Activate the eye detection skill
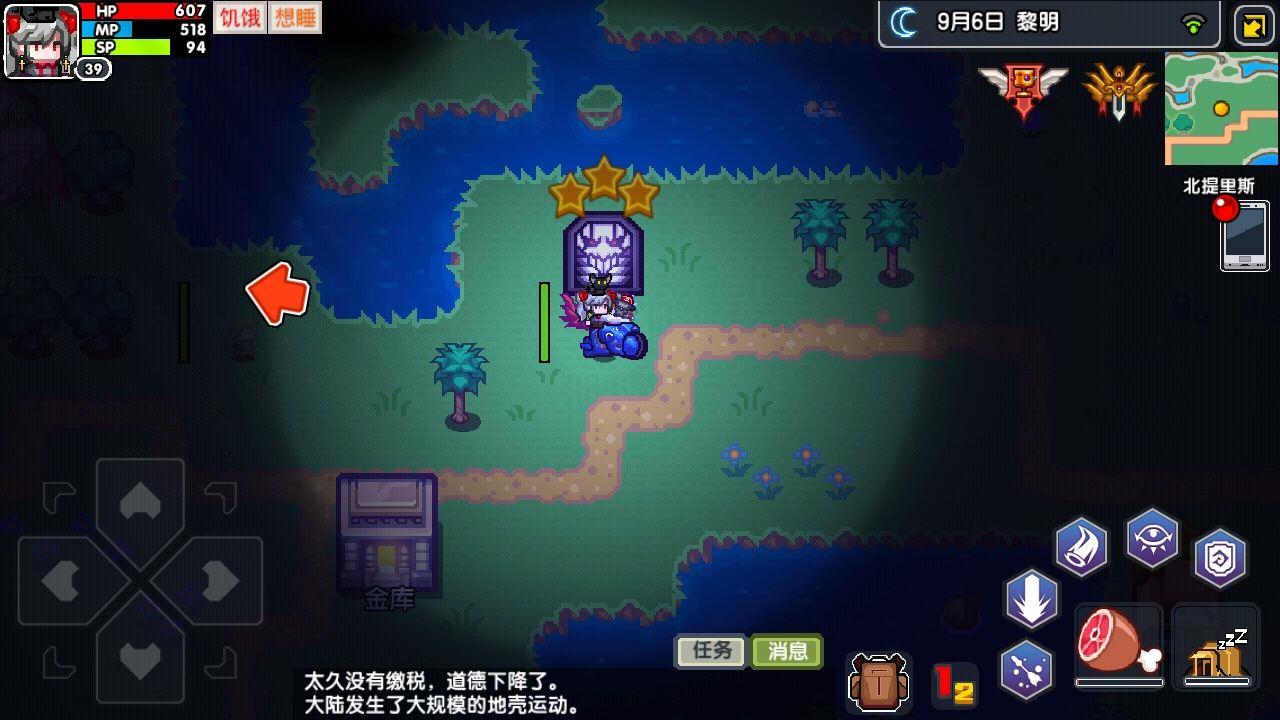This screenshot has height=720, width=1280. 1150,535
